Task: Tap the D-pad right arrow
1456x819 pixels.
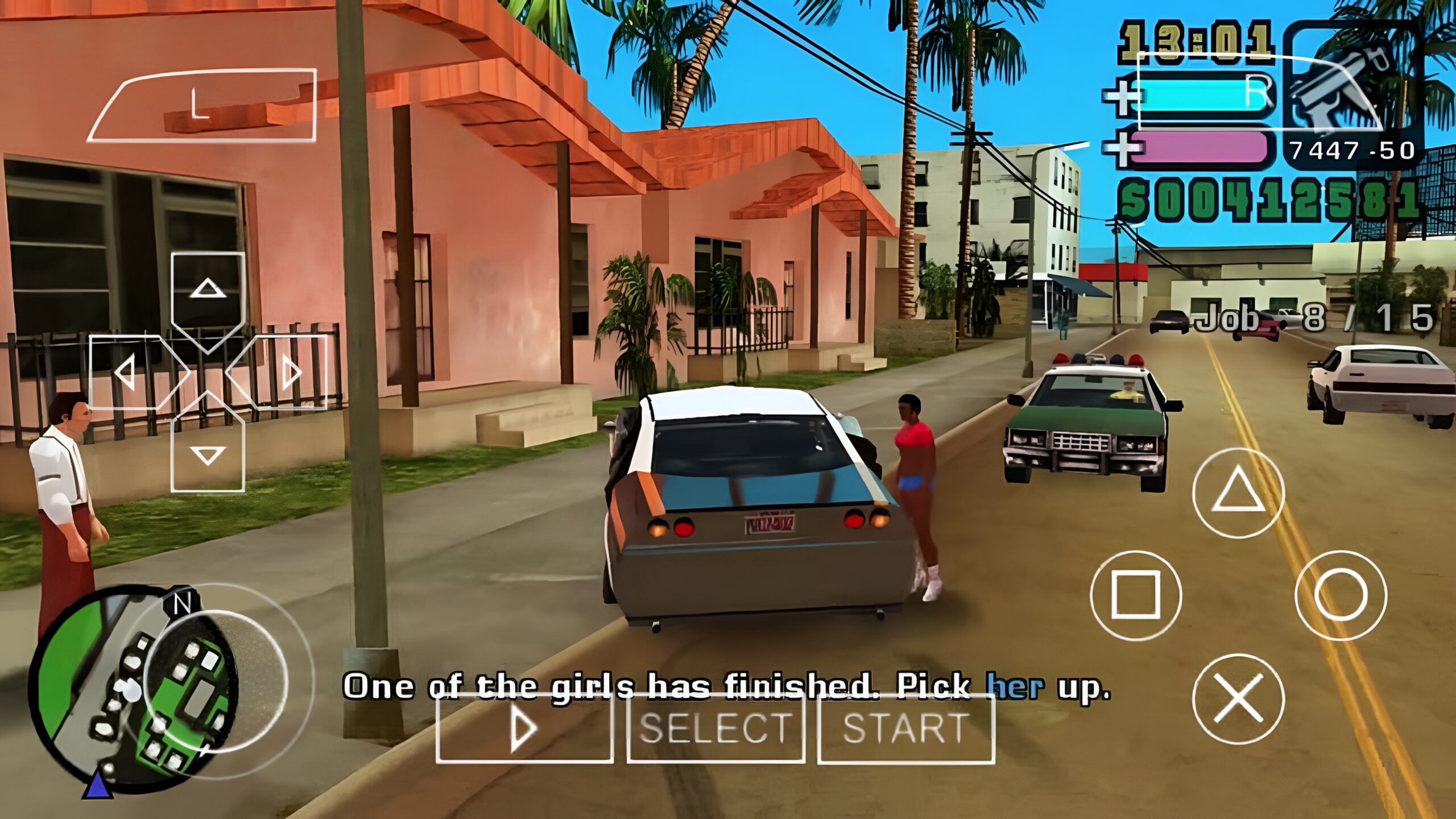Action: coord(284,373)
